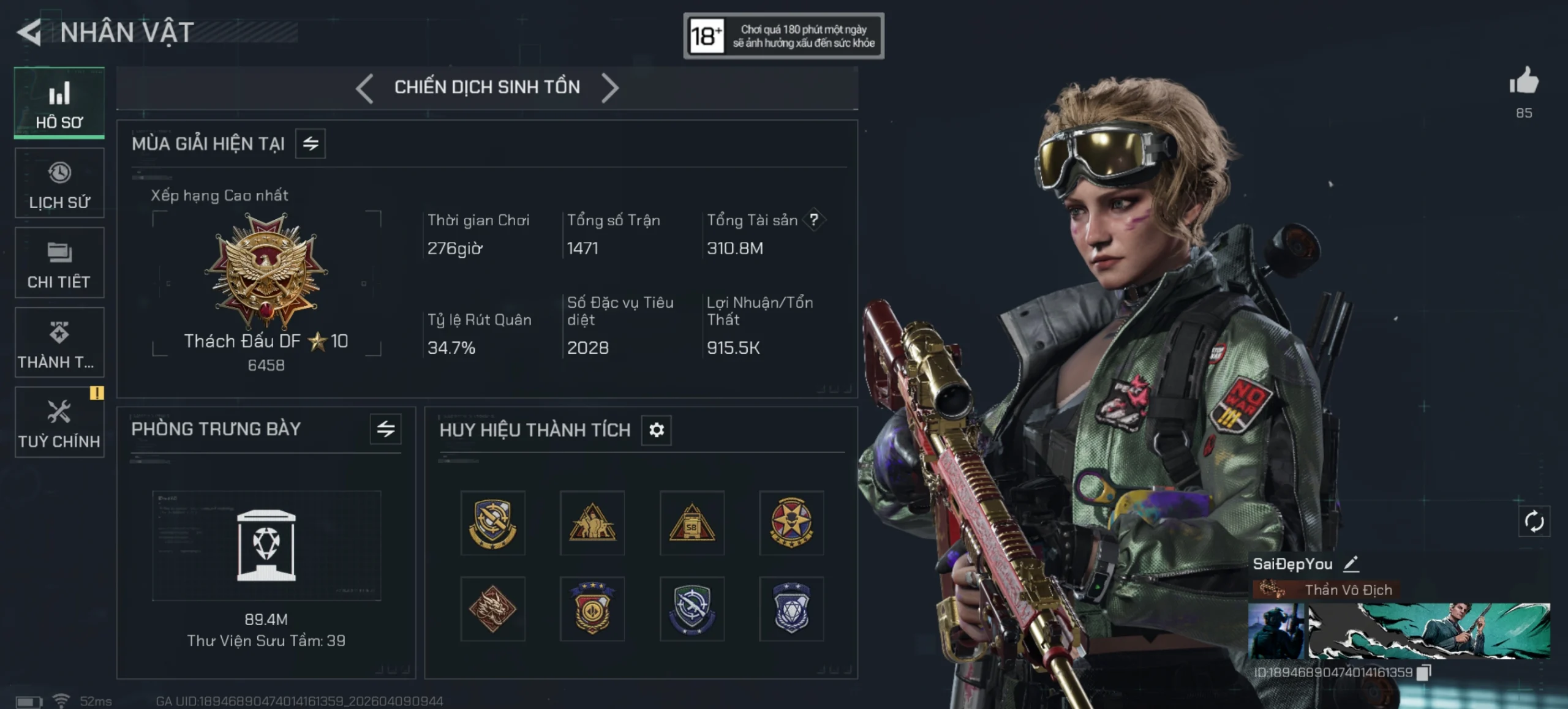
Task: Open the Chi Tiết tab
Action: (x=59, y=263)
